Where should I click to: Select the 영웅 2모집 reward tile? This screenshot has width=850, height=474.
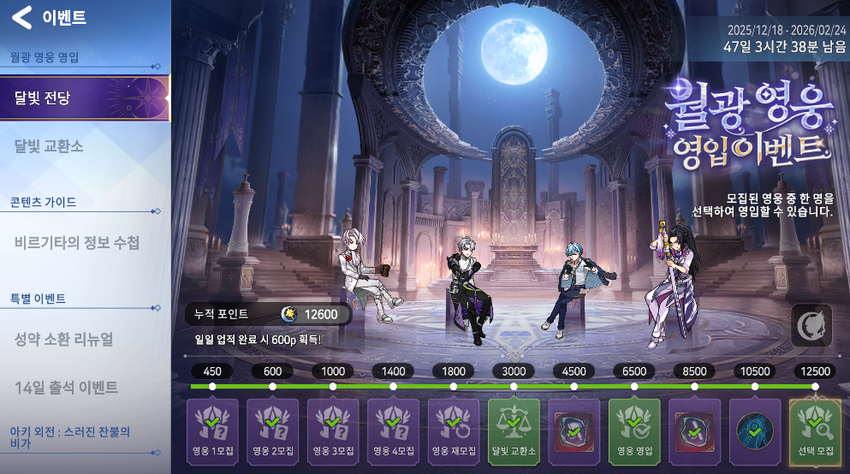pyautogui.click(x=272, y=430)
